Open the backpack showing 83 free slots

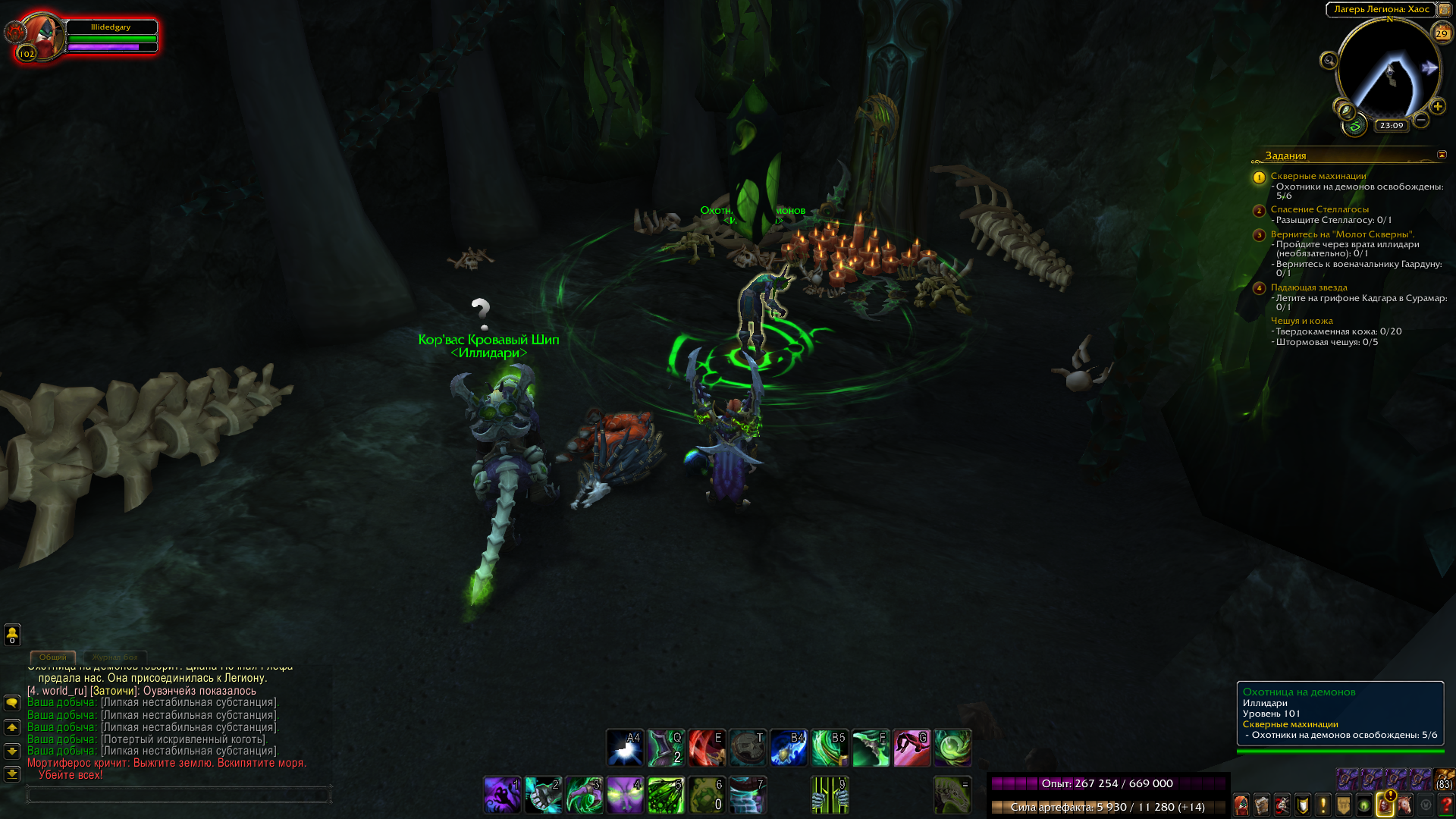1444,780
